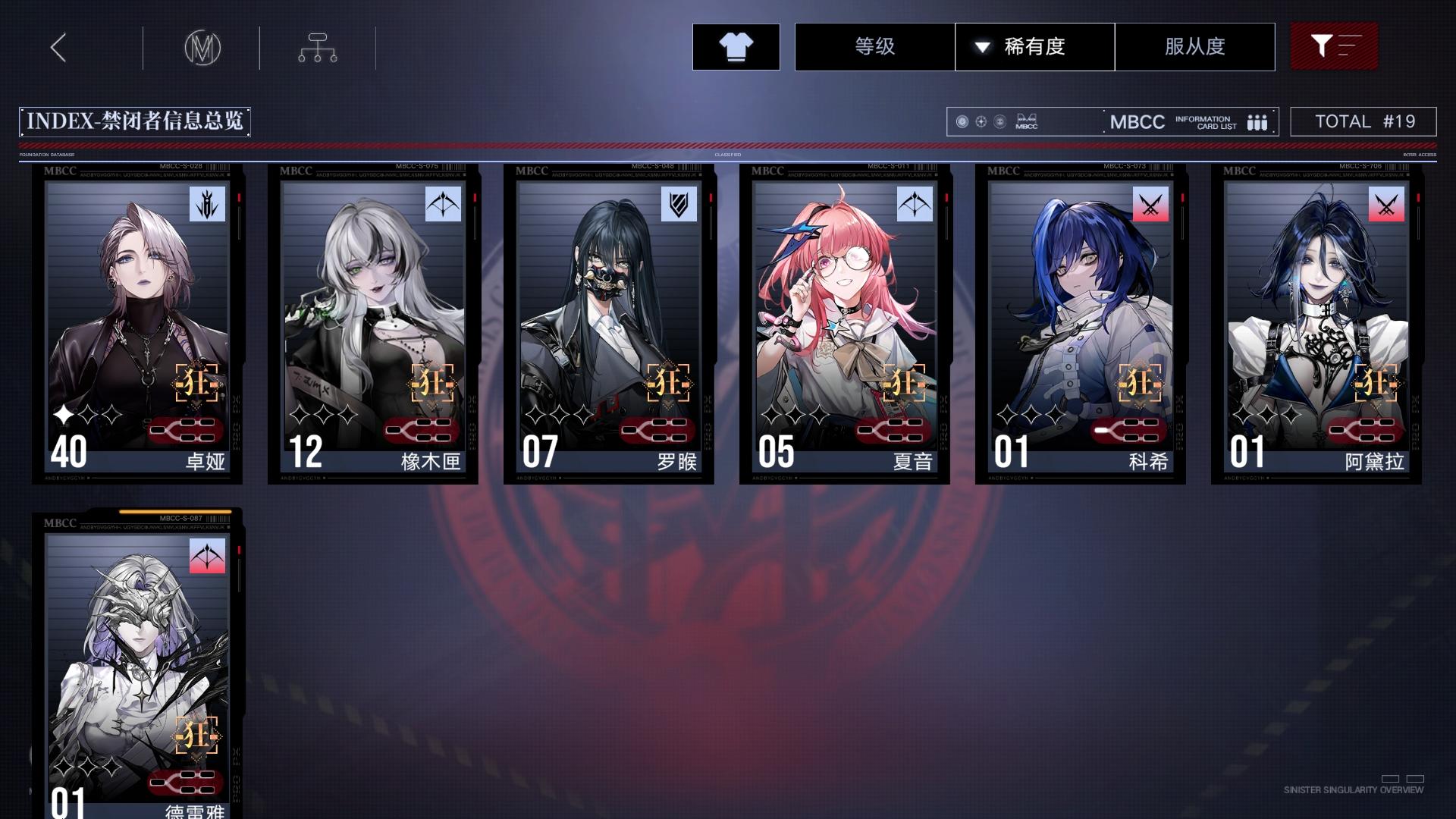Toggle the crosshair icon in the MBCC info bar
This screenshot has height=819, width=1456.
pyautogui.click(x=981, y=121)
